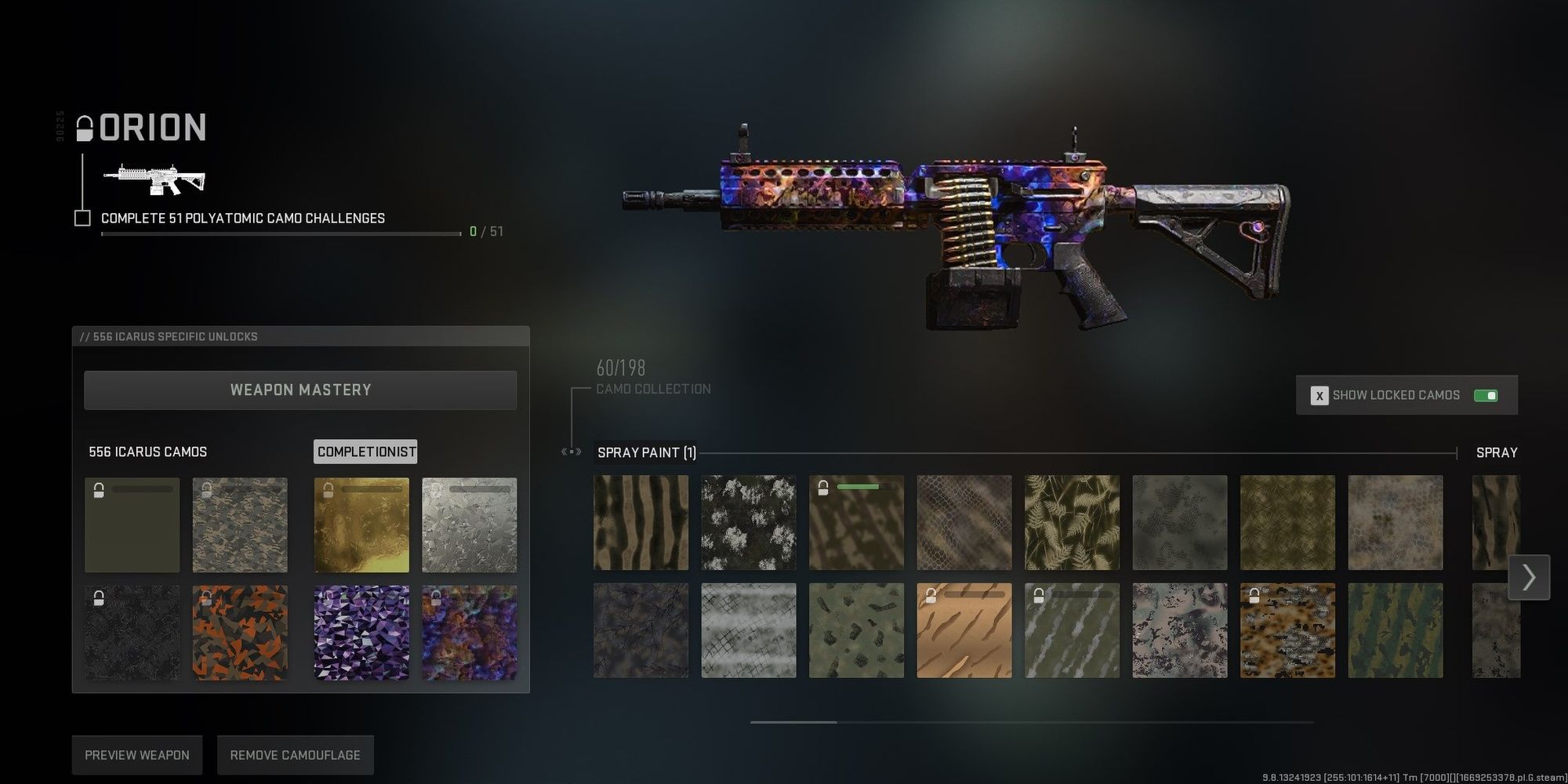Image resolution: width=1568 pixels, height=784 pixels.
Task: Click the lock icon beside the ORION title
Action: (x=83, y=127)
